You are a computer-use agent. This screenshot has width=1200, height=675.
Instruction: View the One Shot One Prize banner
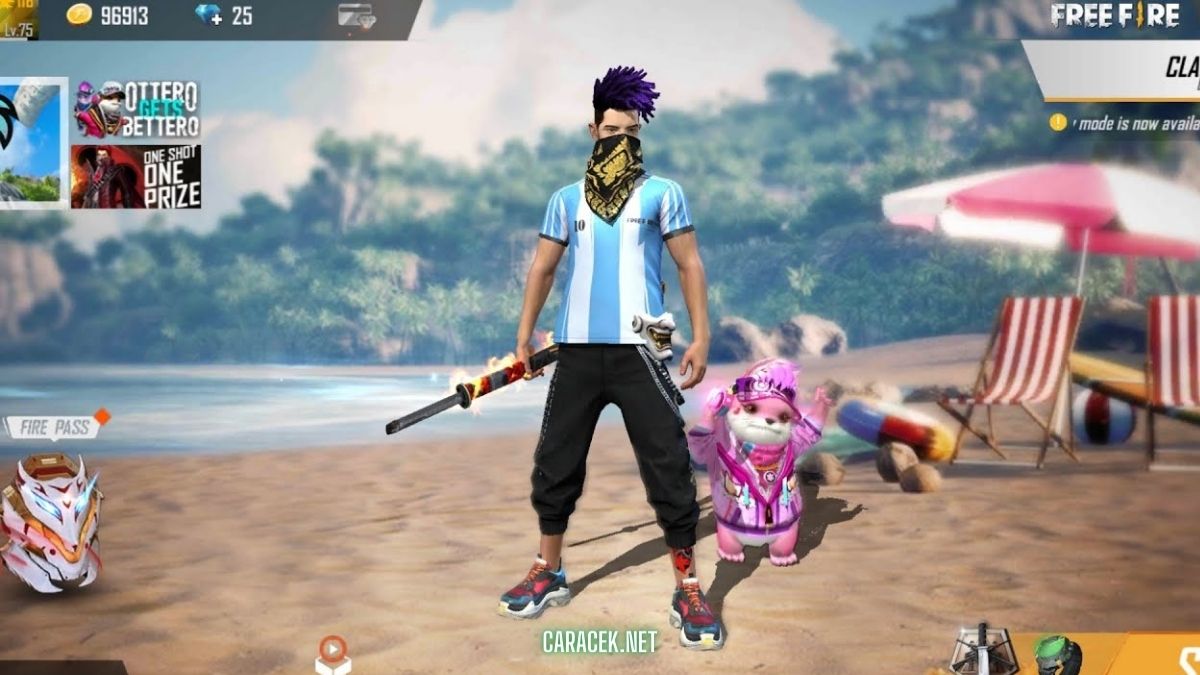coord(136,177)
